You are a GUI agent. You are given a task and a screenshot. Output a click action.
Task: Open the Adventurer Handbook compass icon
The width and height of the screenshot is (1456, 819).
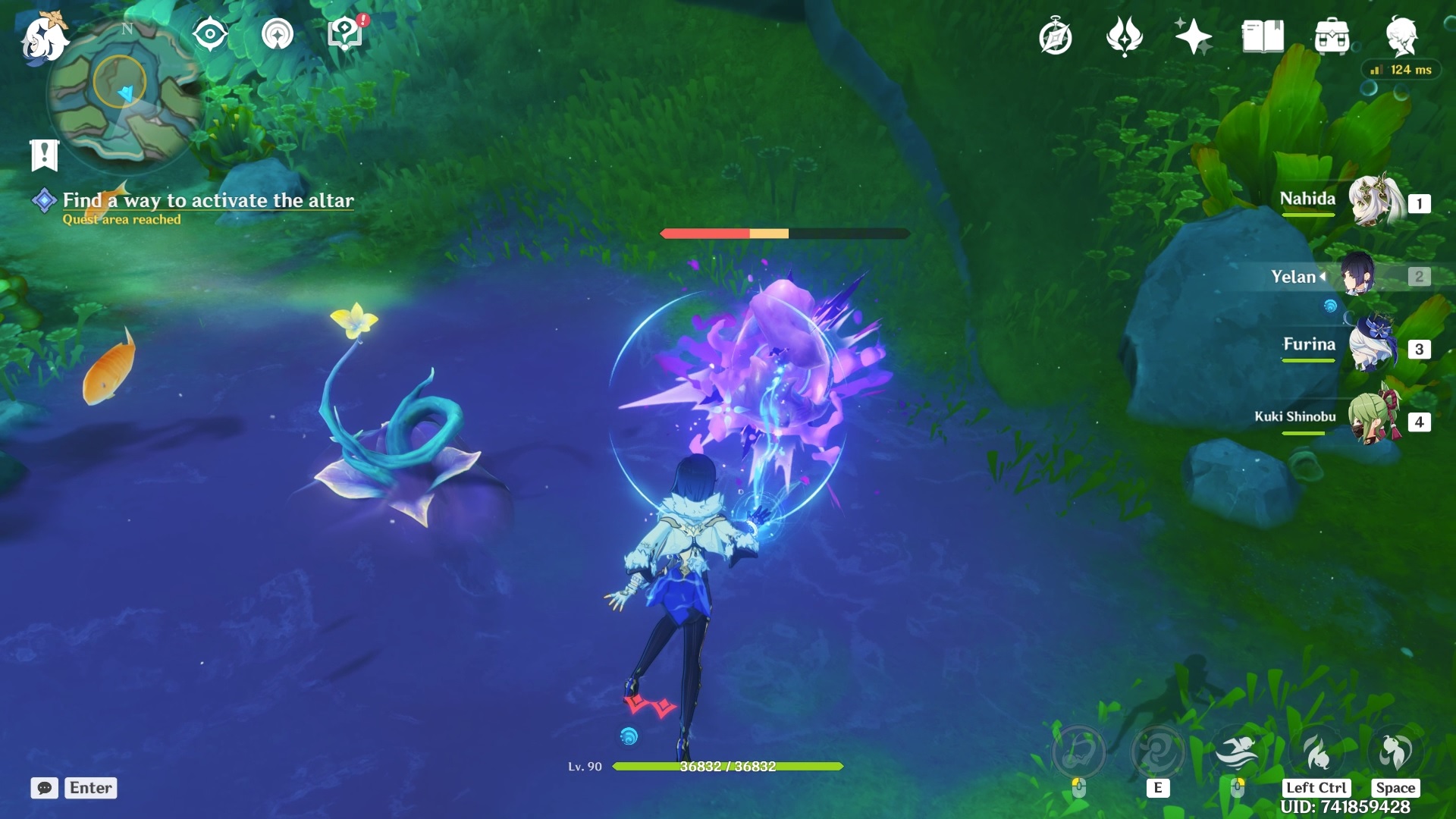[x=1056, y=36]
